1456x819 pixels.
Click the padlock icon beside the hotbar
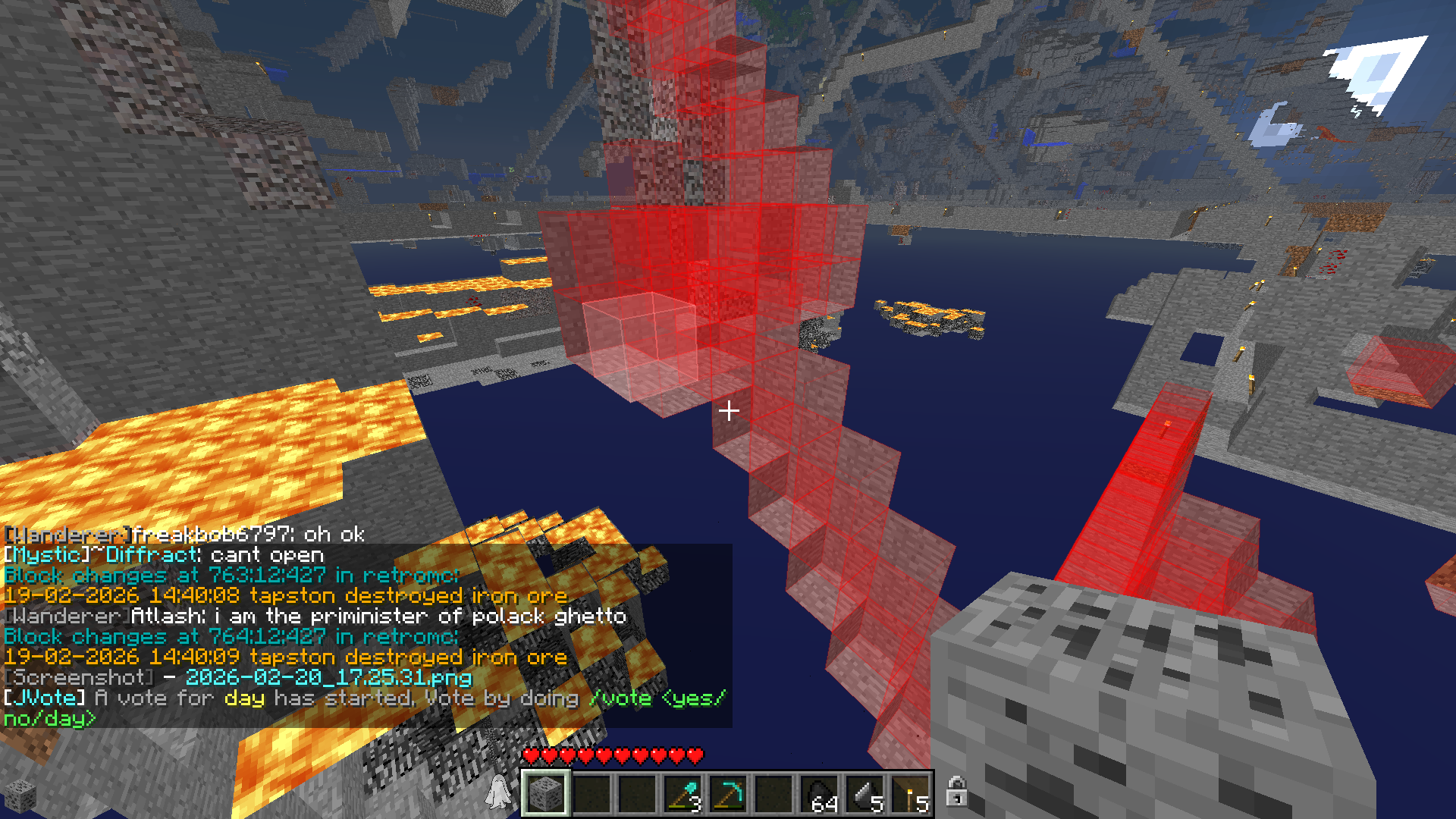(956, 791)
